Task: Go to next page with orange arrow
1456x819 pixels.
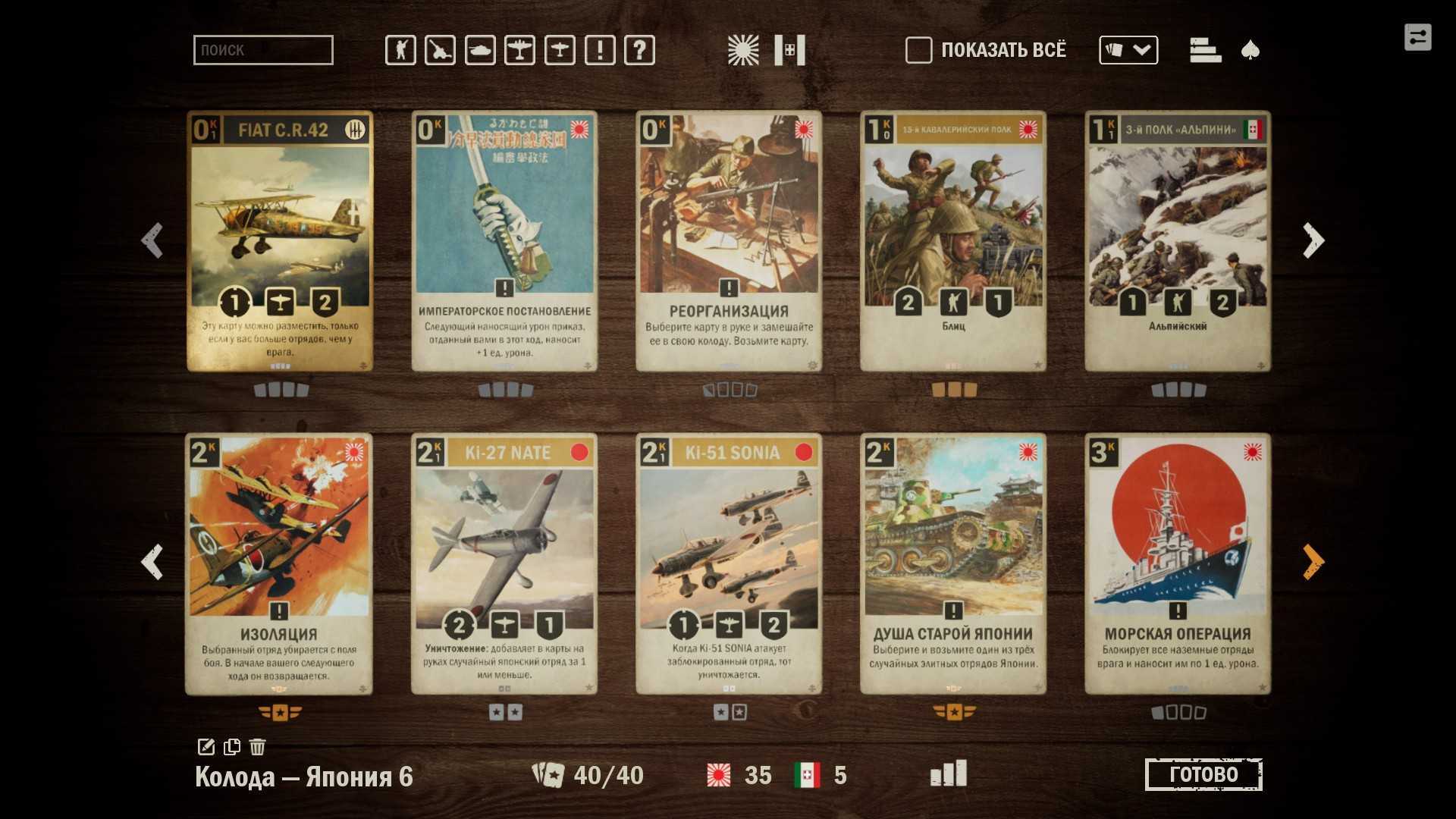Action: coord(1313,562)
